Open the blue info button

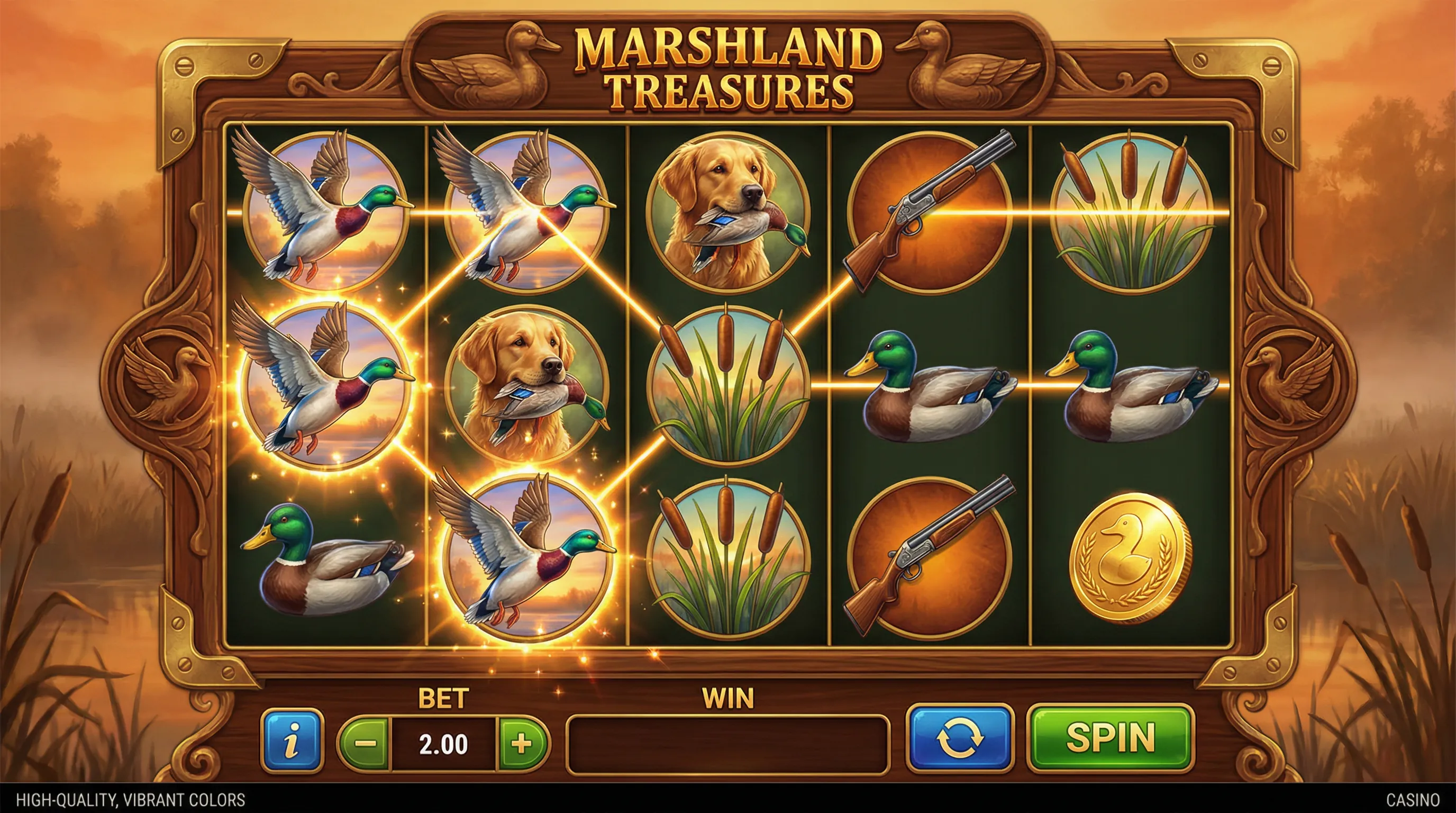click(x=292, y=741)
